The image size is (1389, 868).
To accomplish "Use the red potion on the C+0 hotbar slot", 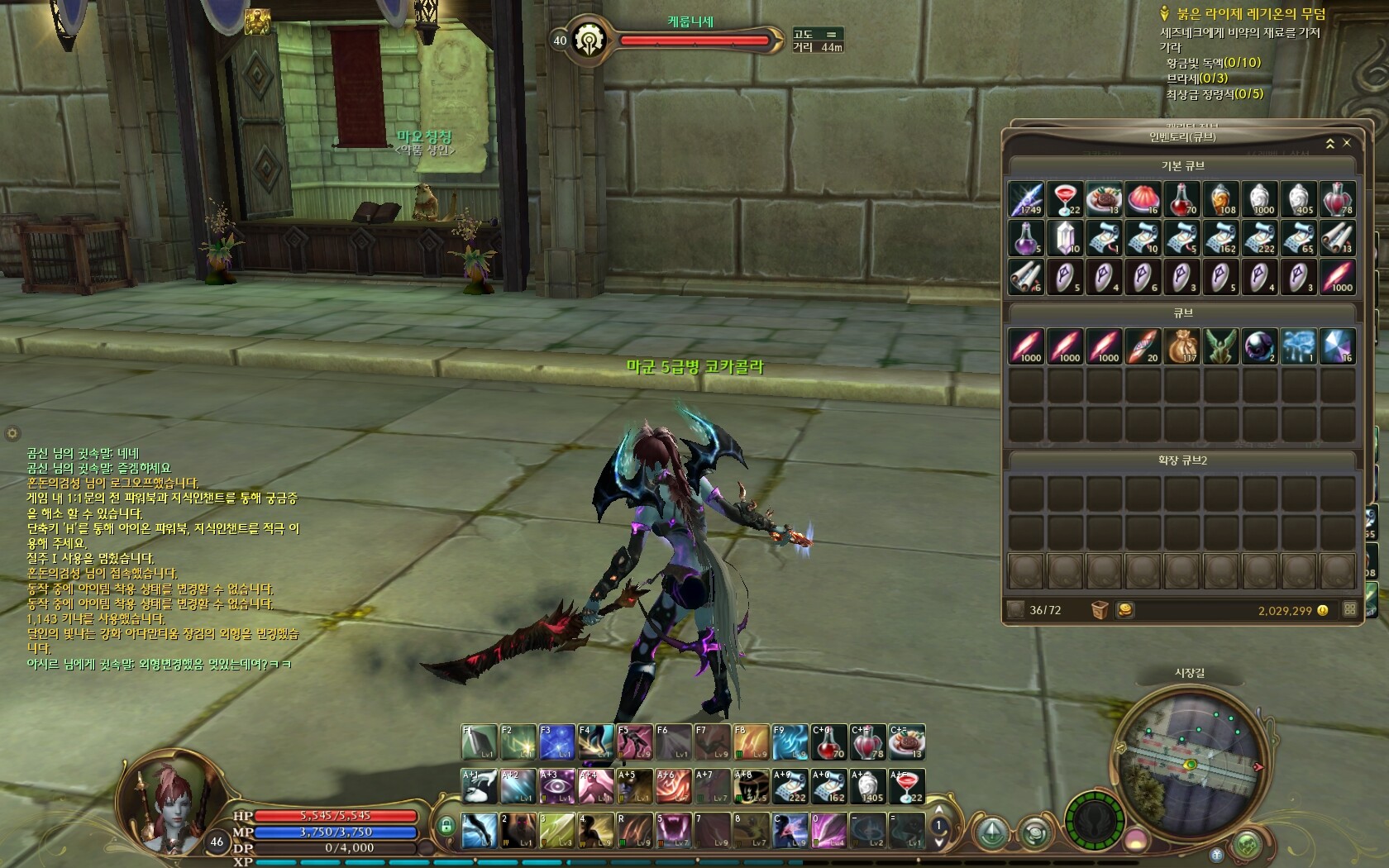I will pyautogui.click(x=828, y=742).
